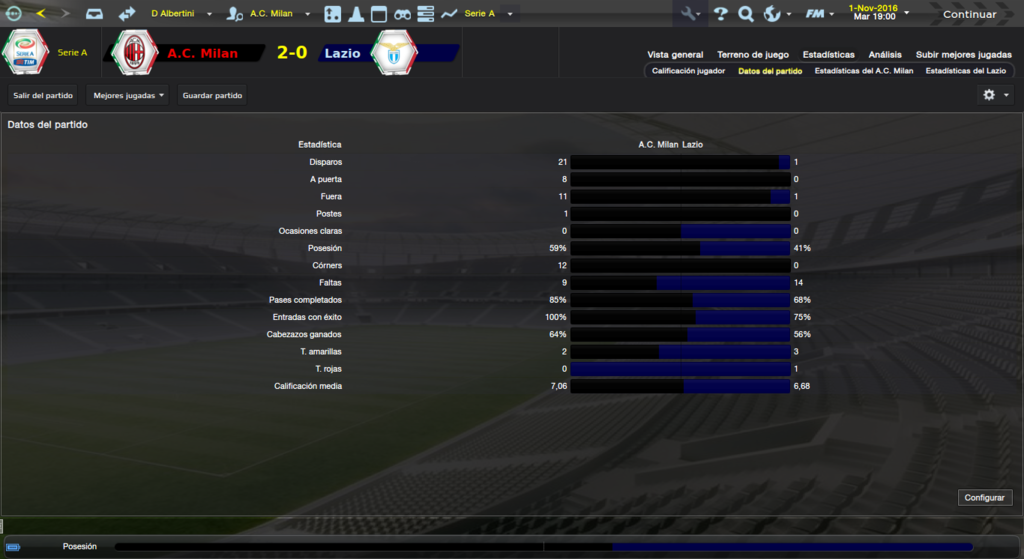Open the Configurar options

click(x=986, y=497)
